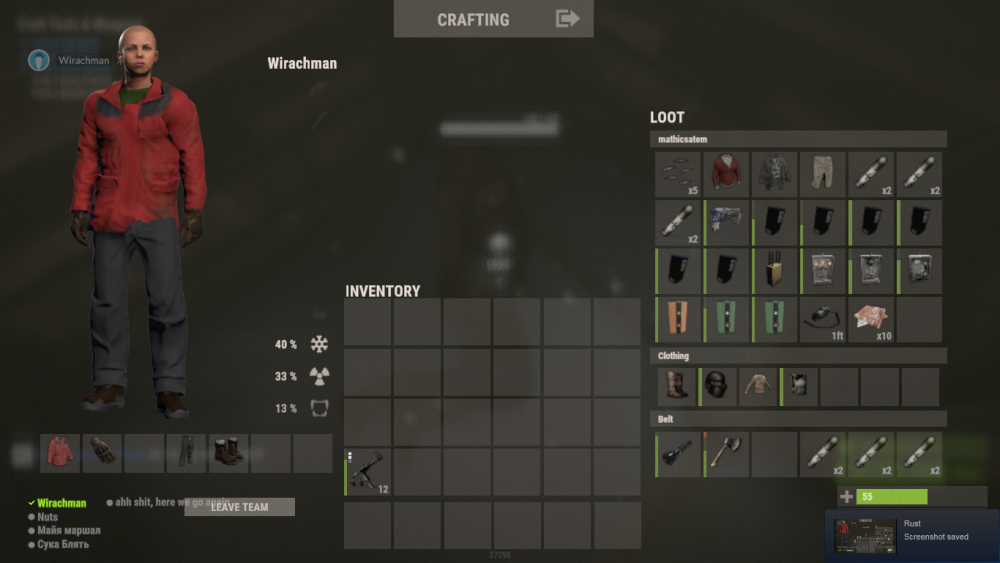The height and width of the screenshot is (563, 1000).
Task: Open the Rust screenshot saved notification
Action: point(912,535)
